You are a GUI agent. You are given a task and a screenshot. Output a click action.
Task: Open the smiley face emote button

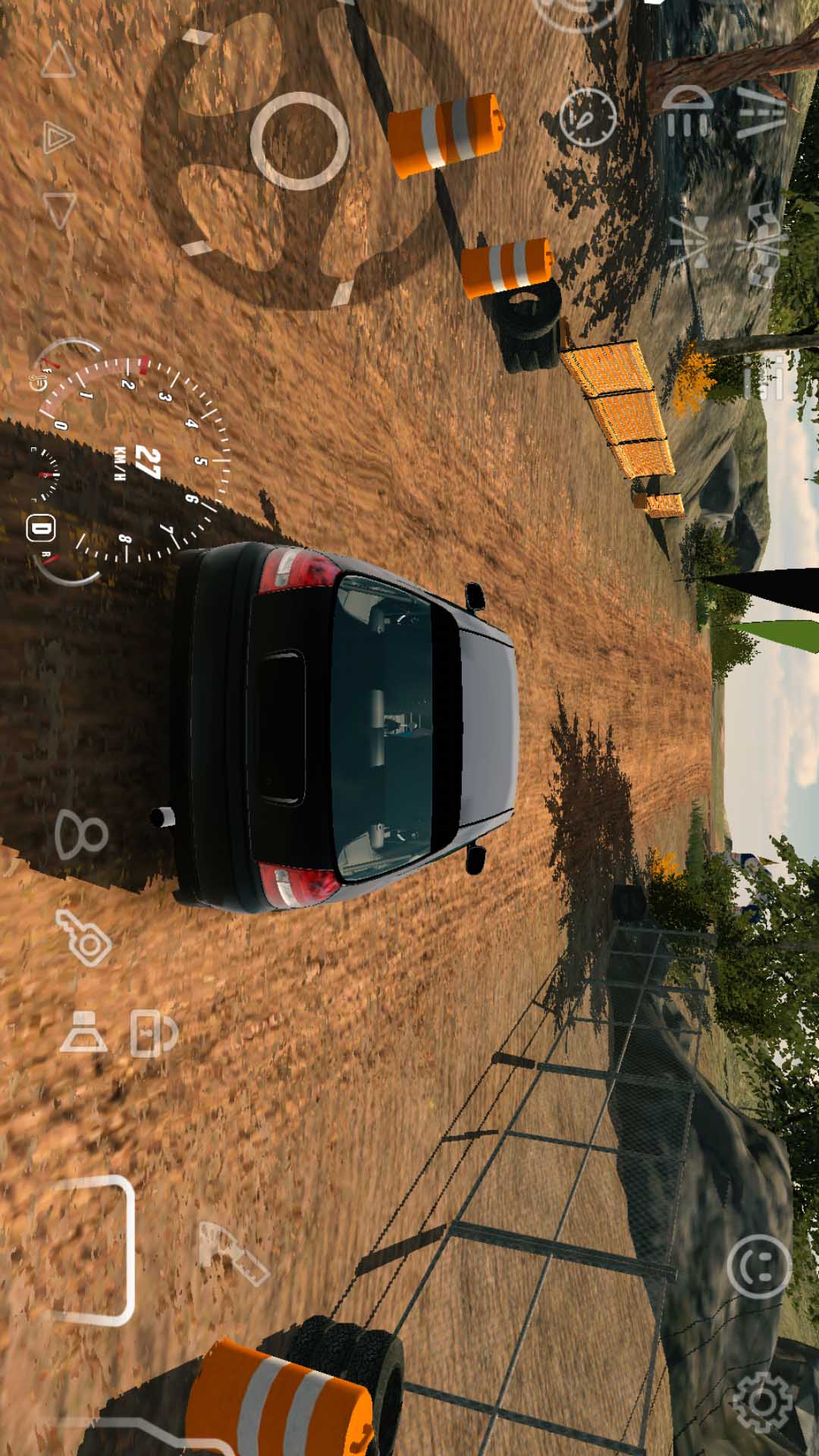click(x=759, y=1266)
